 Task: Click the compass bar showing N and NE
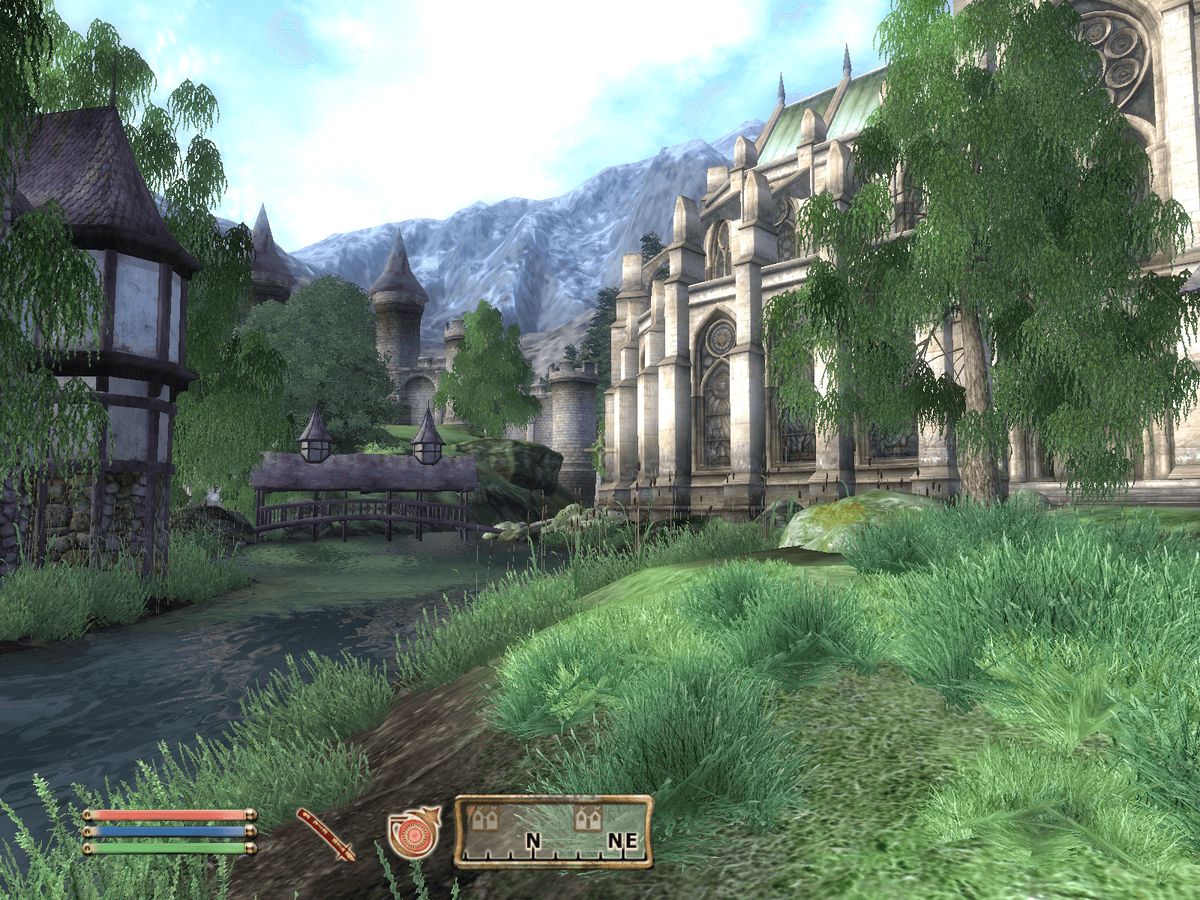pyautogui.click(x=553, y=831)
